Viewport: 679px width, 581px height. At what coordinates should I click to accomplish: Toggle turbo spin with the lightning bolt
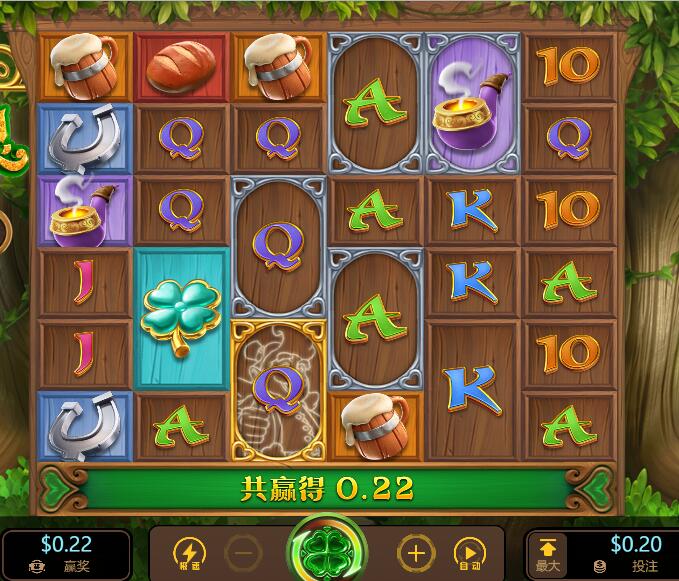188,553
